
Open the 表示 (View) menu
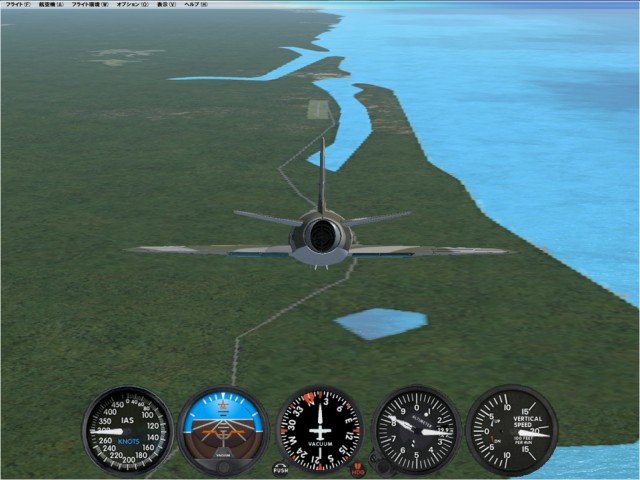pyautogui.click(x=165, y=4)
